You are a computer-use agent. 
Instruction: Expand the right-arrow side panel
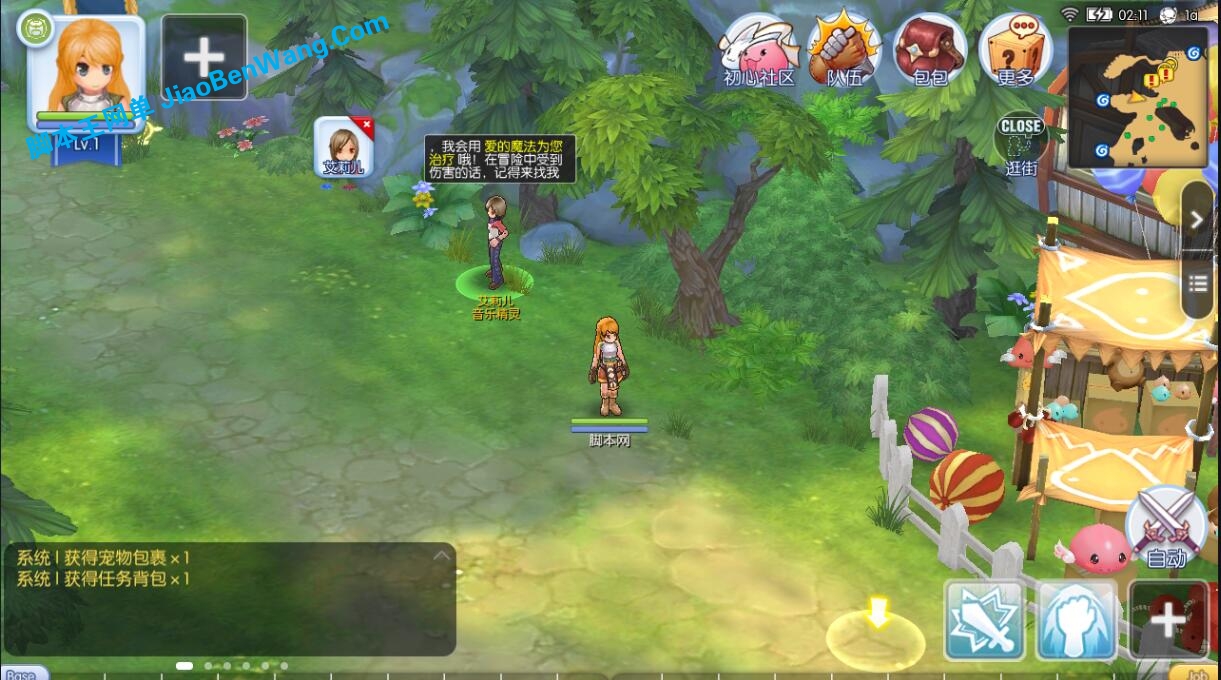click(1198, 220)
